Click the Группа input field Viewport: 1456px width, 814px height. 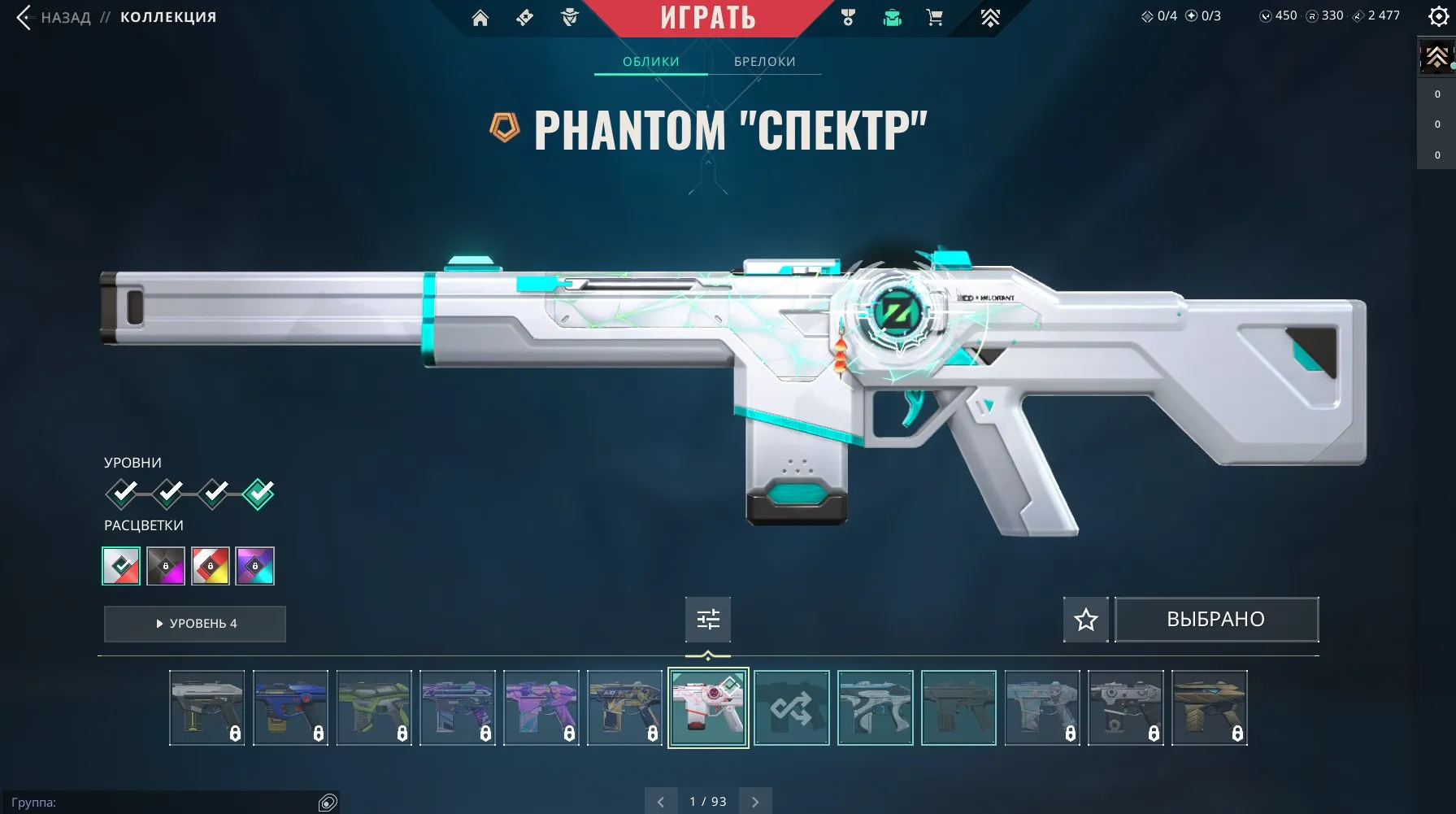[163, 801]
